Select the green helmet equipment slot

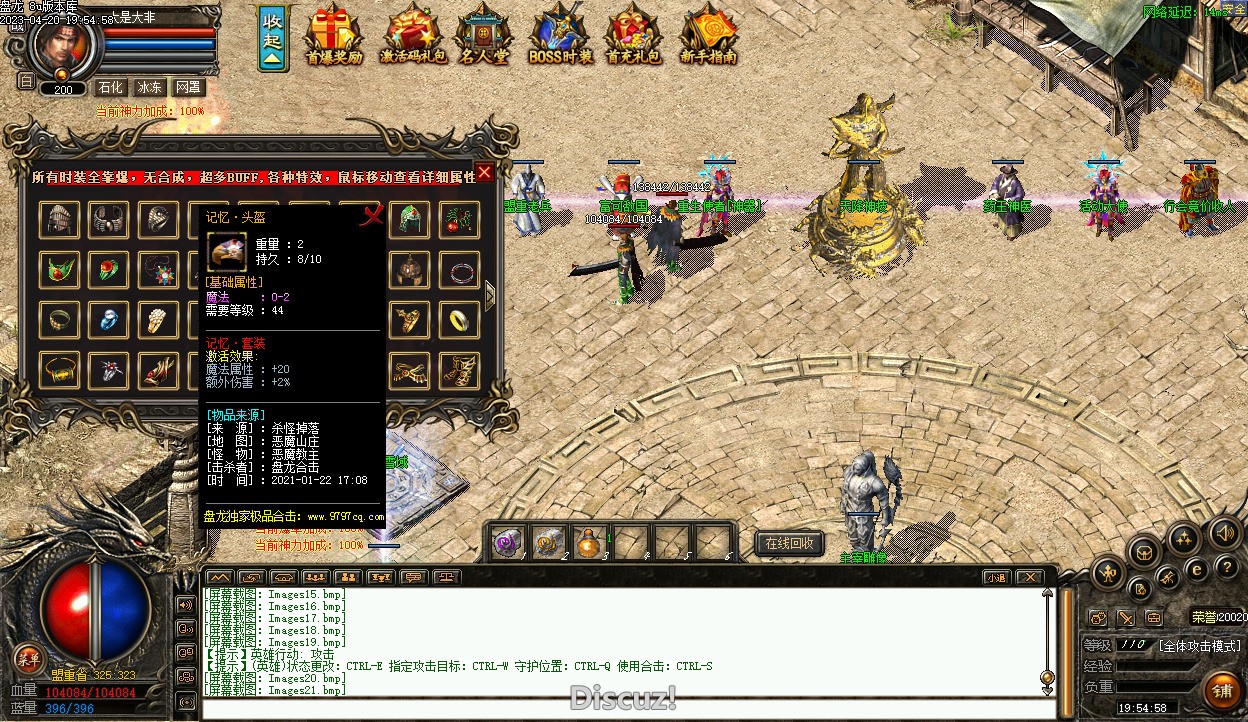tap(409, 220)
